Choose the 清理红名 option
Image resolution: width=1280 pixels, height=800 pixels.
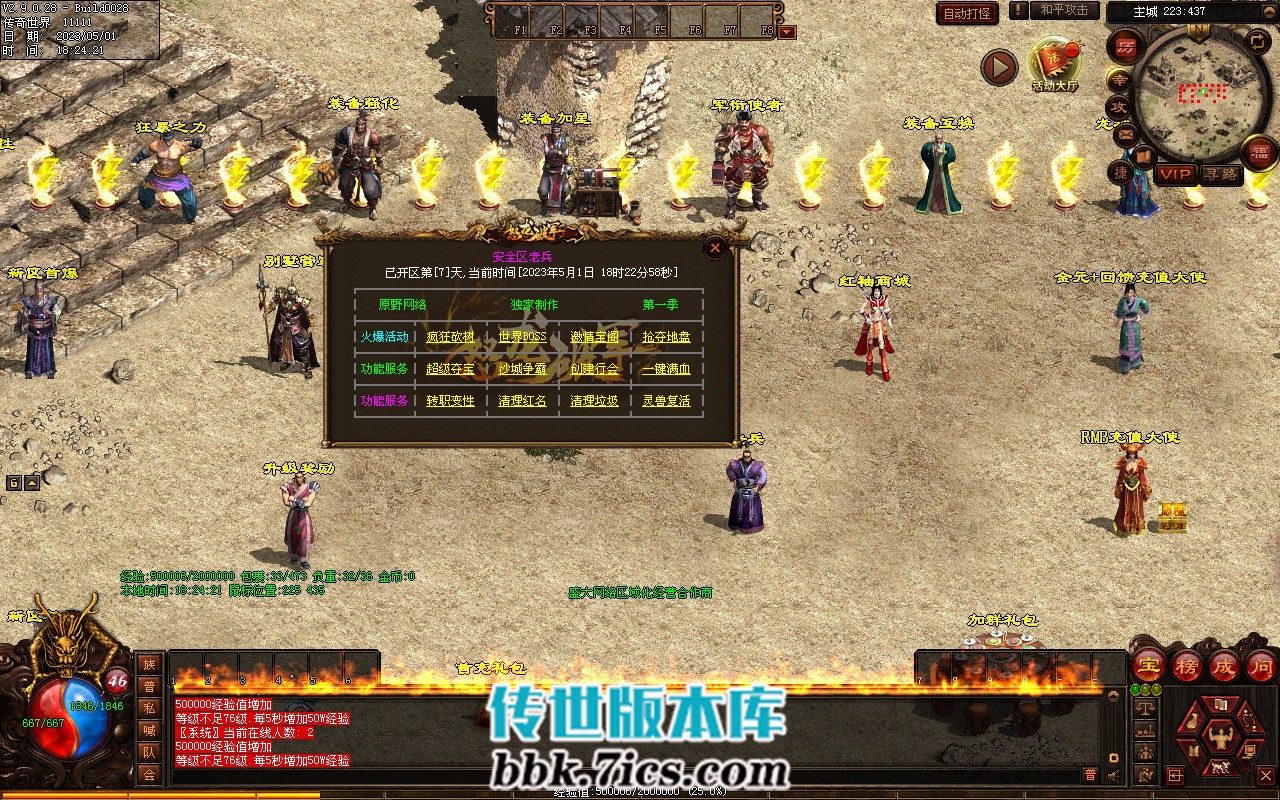point(522,401)
